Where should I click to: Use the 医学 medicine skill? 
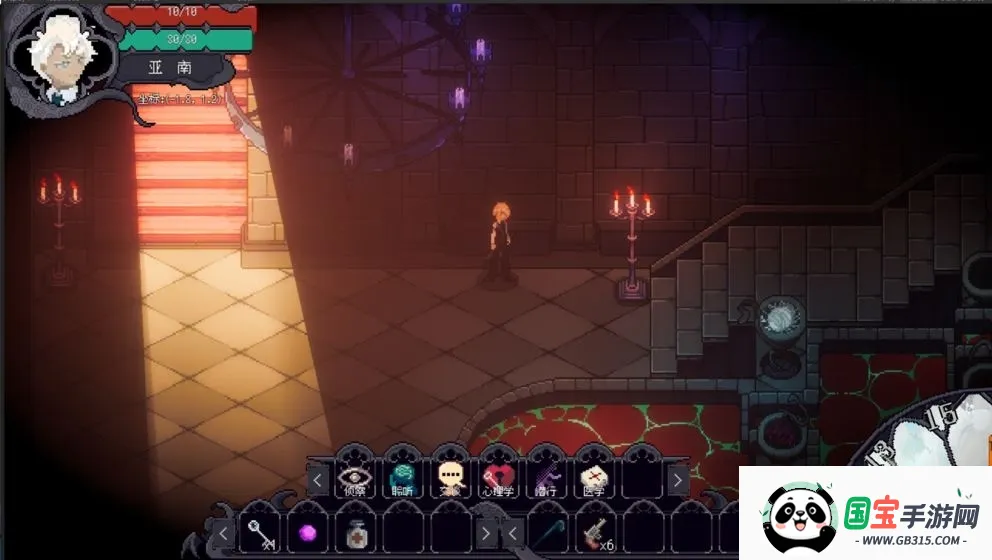pyautogui.click(x=594, y=480)
